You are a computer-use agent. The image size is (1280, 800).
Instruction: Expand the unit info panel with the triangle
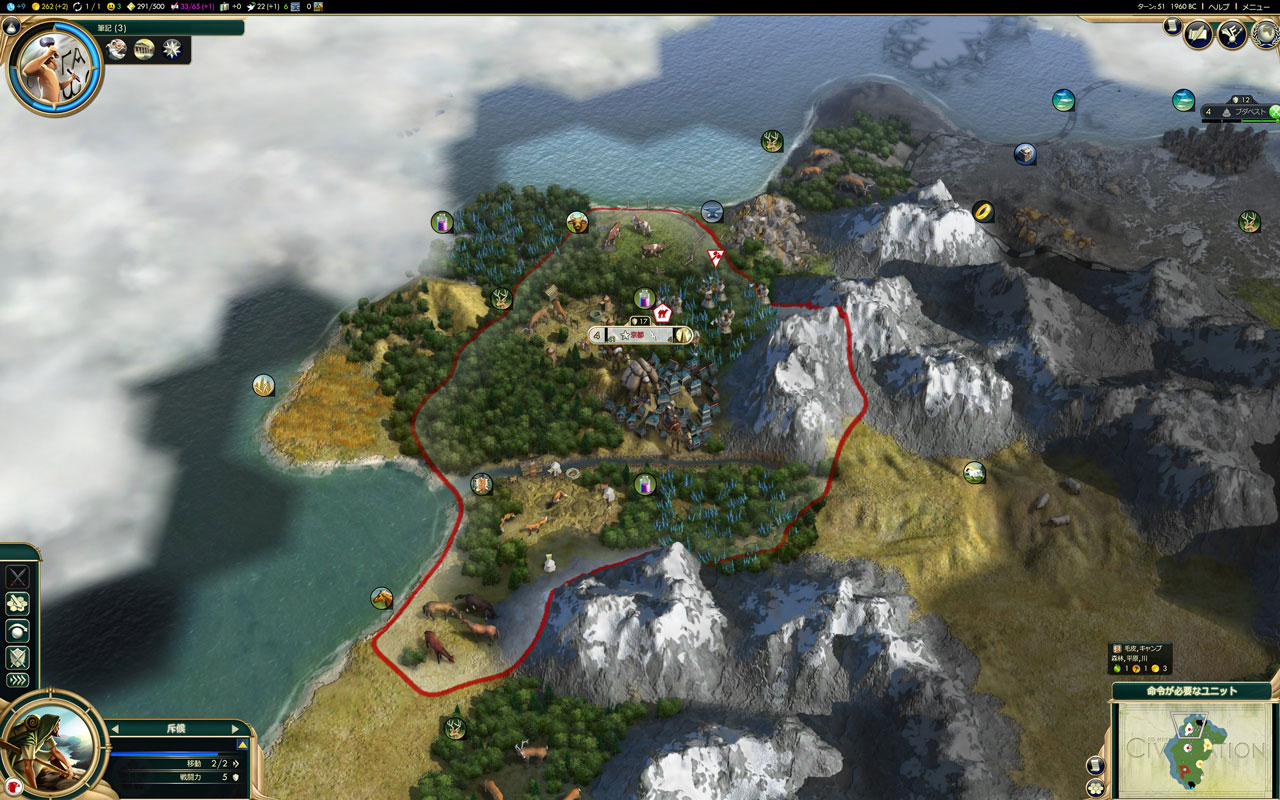(242, 744)
